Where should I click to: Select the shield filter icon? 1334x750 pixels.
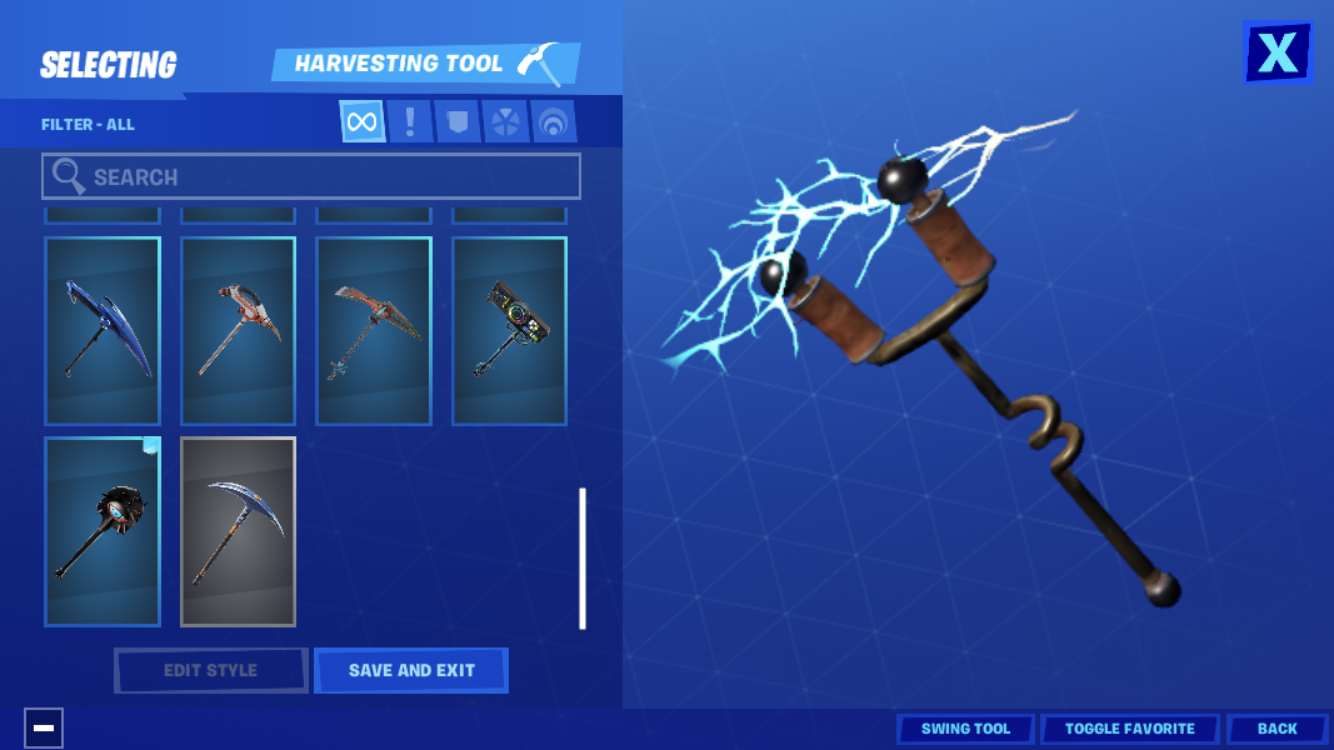pos(458,121)
